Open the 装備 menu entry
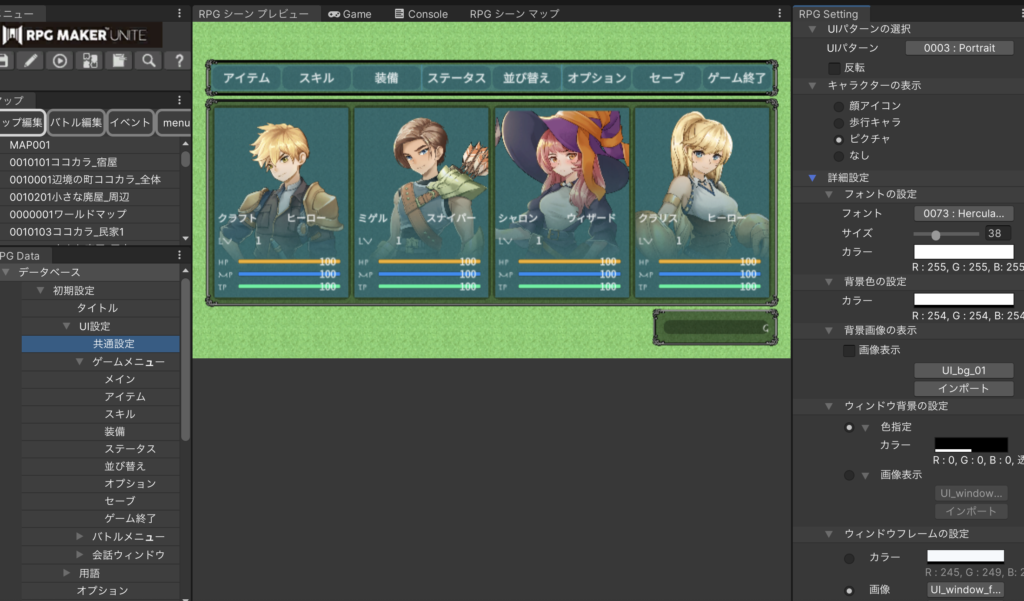Screen dimensions: 1024x601 click(387, 78)
